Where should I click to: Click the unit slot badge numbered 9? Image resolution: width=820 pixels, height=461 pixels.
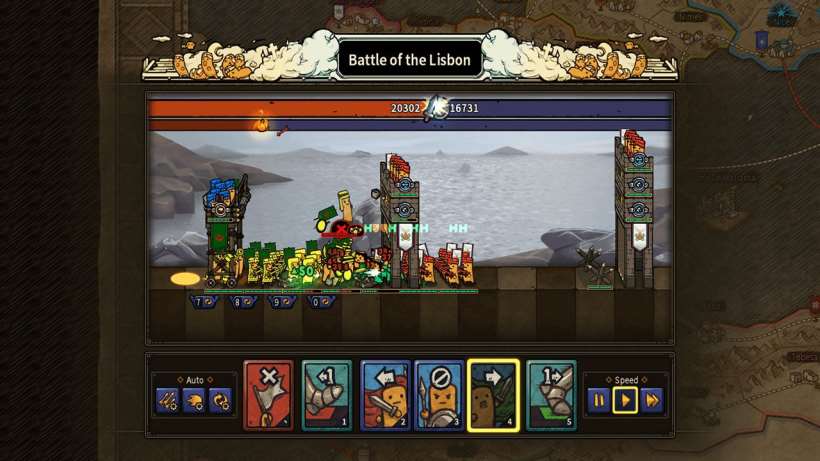280,301
